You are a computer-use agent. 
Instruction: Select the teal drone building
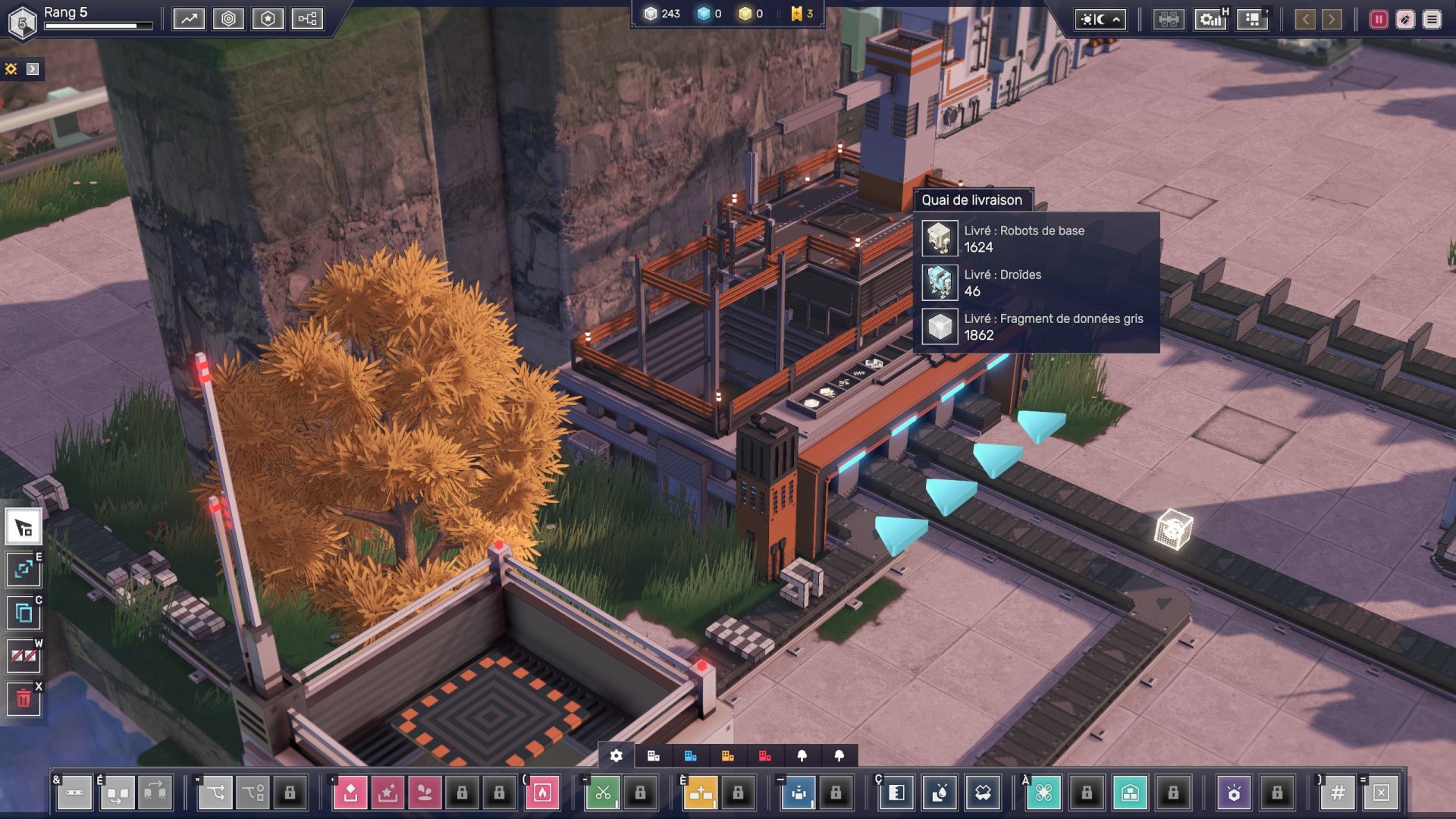coord(1043,793)
